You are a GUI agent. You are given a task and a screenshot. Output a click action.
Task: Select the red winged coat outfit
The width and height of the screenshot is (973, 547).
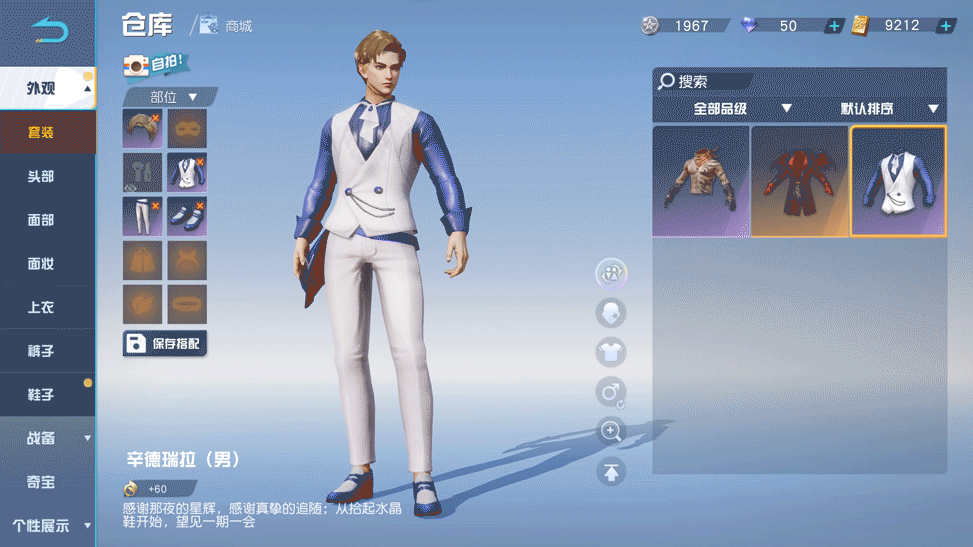pos(799,181)
